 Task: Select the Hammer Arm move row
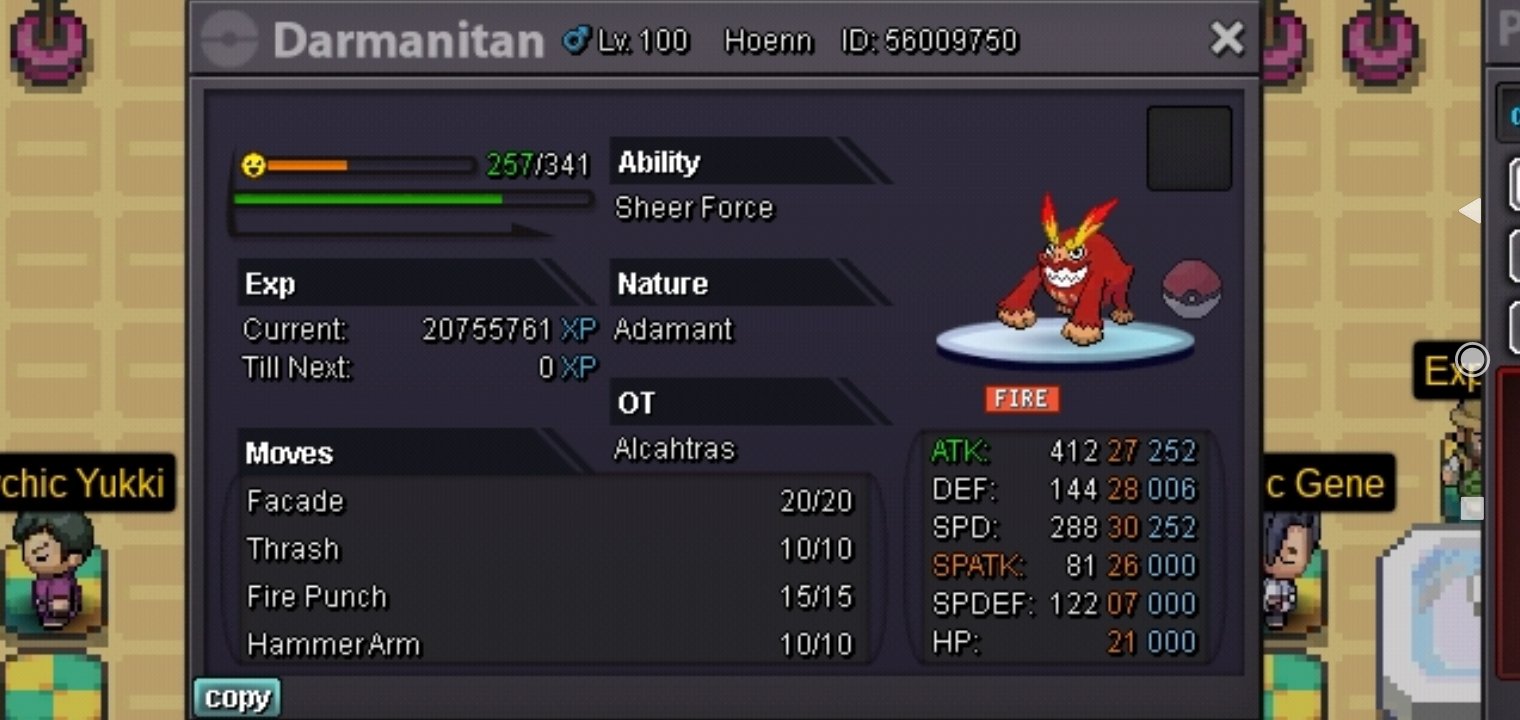pos(549,644)
